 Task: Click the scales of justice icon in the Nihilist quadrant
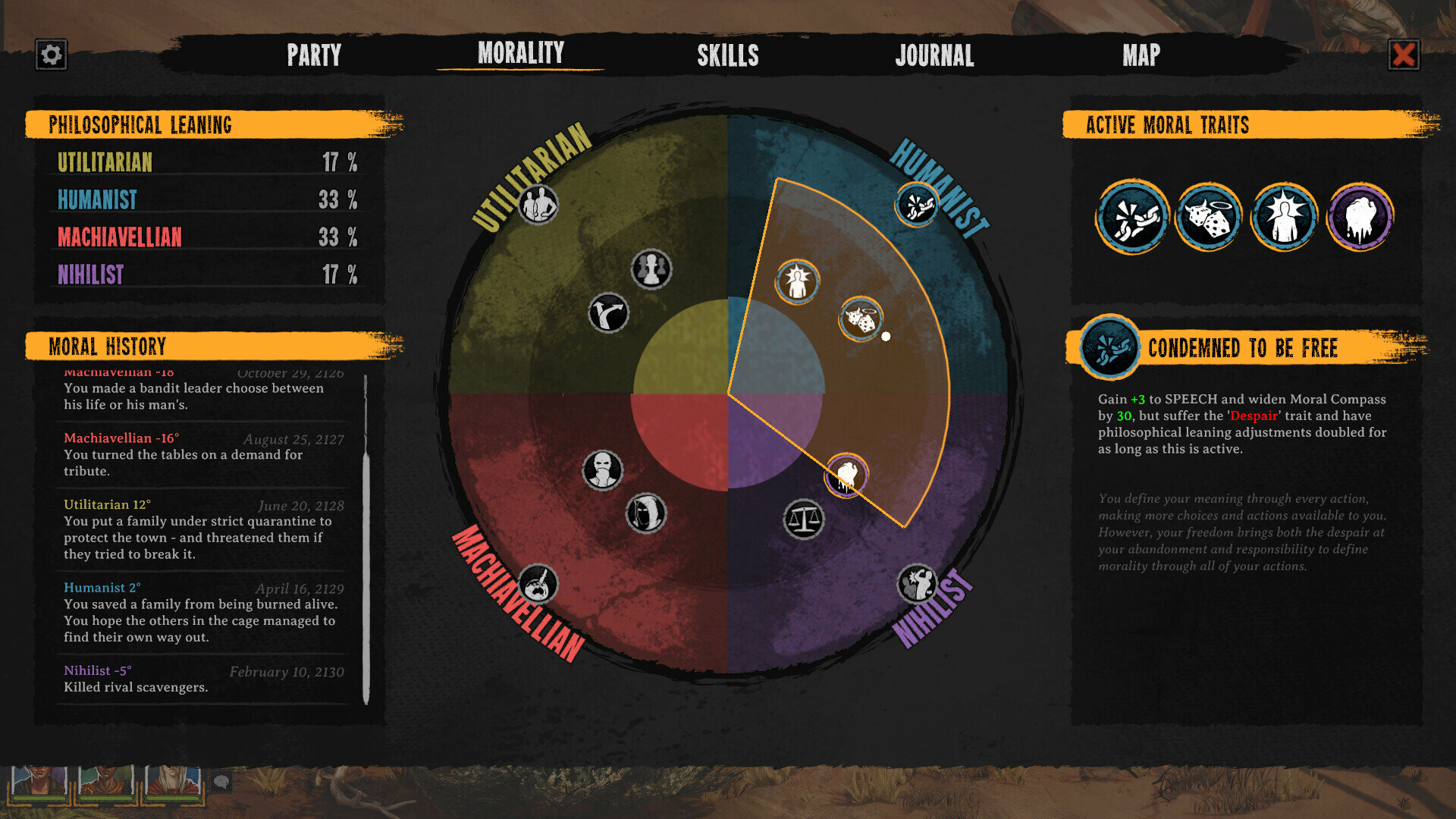pos(803,519)
